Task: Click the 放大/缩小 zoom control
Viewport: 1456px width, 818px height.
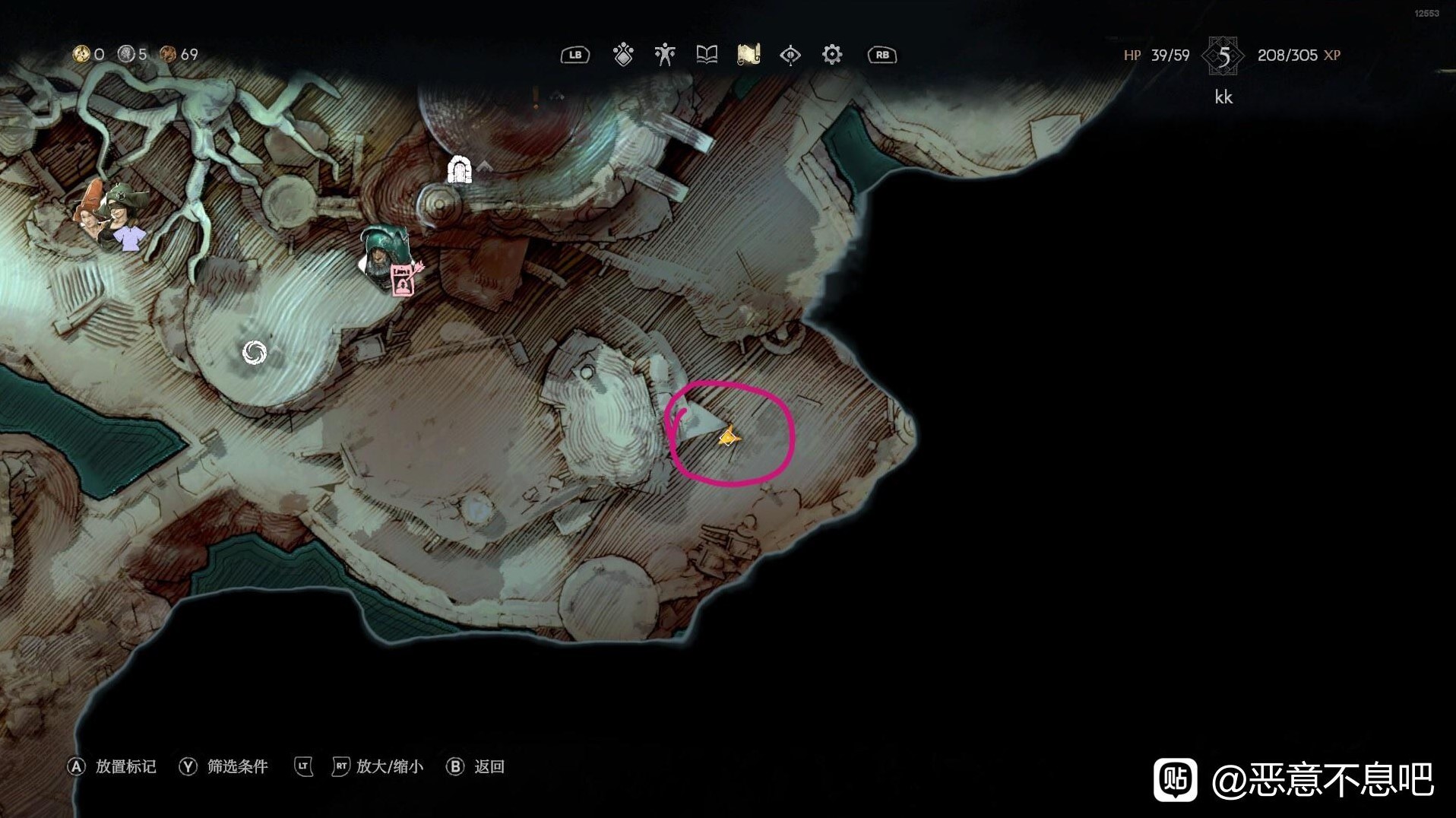Action: click(x=389, y=766)
